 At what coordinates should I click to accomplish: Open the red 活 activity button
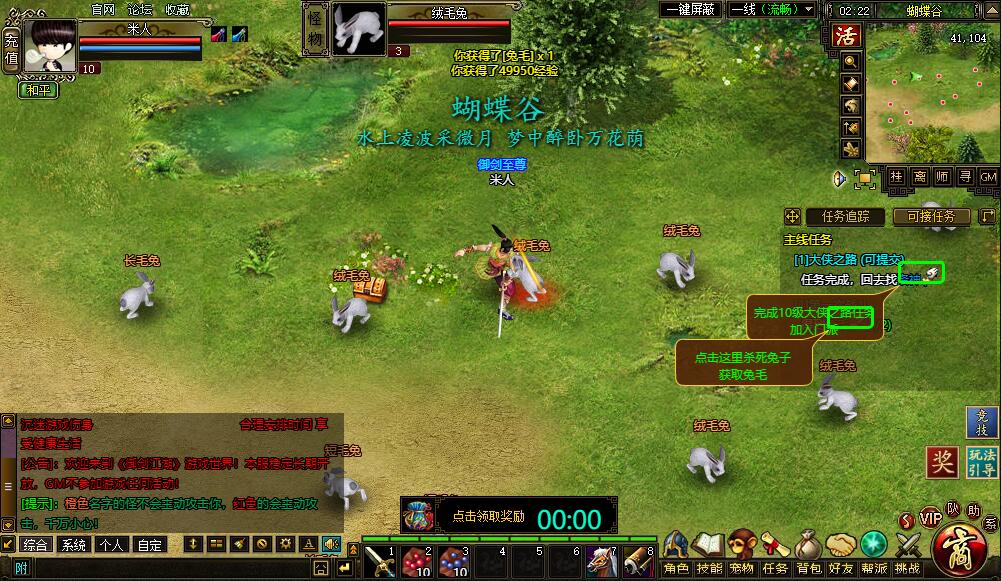coord(847,37)
